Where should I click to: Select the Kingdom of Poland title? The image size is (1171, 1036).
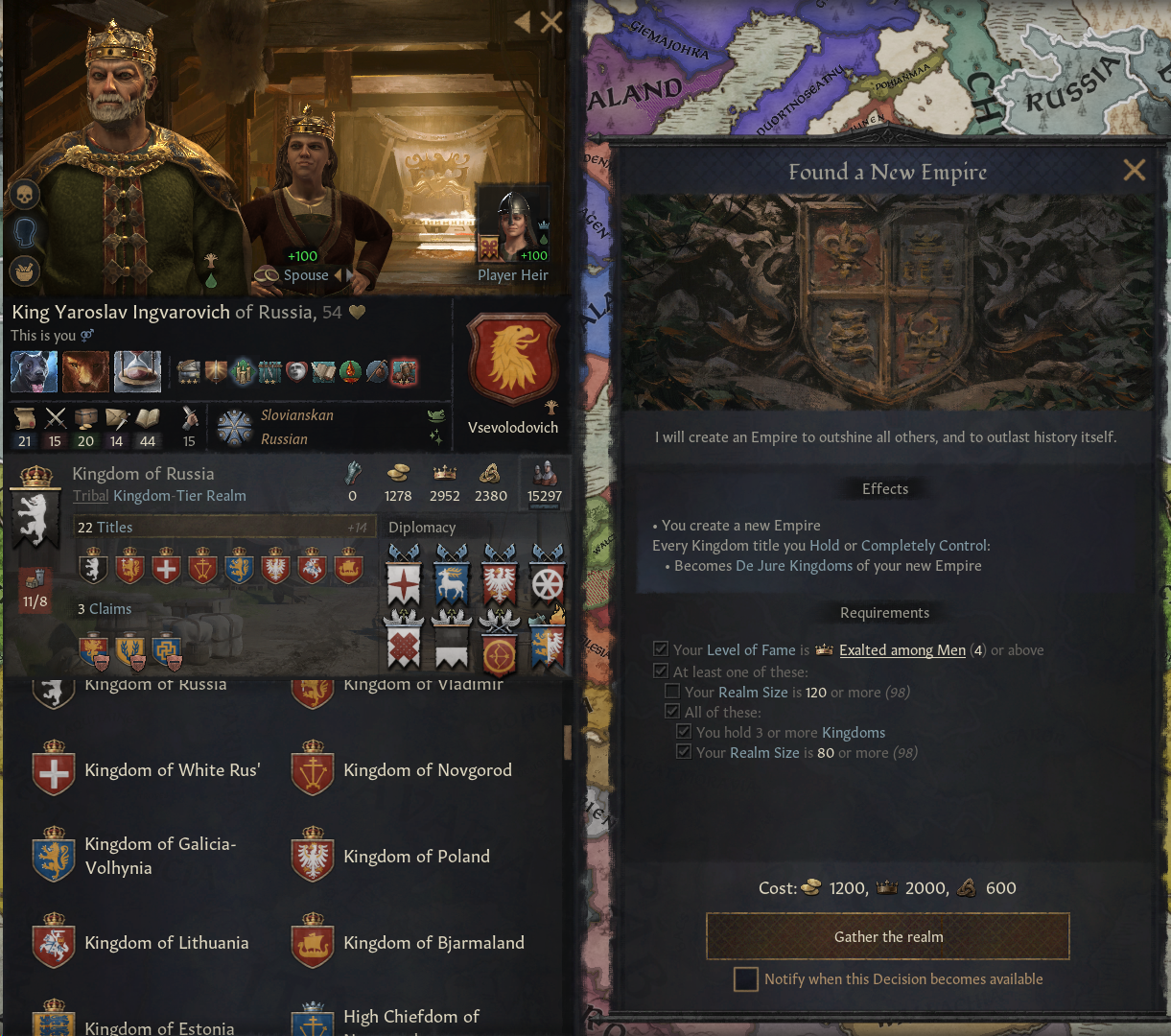click(x=416, y=857)
